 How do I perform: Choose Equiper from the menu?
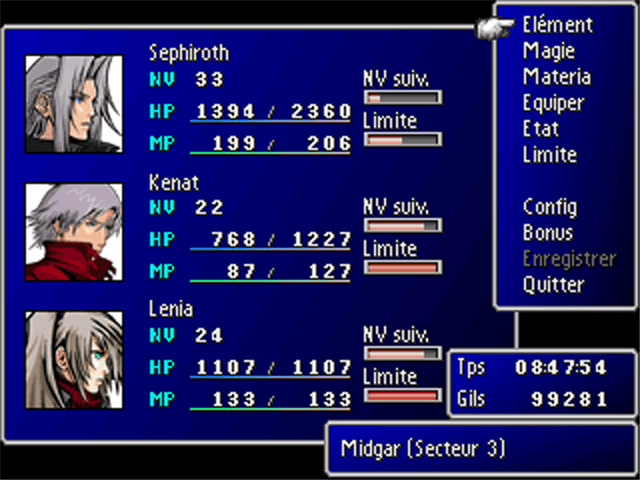[553, 103]
